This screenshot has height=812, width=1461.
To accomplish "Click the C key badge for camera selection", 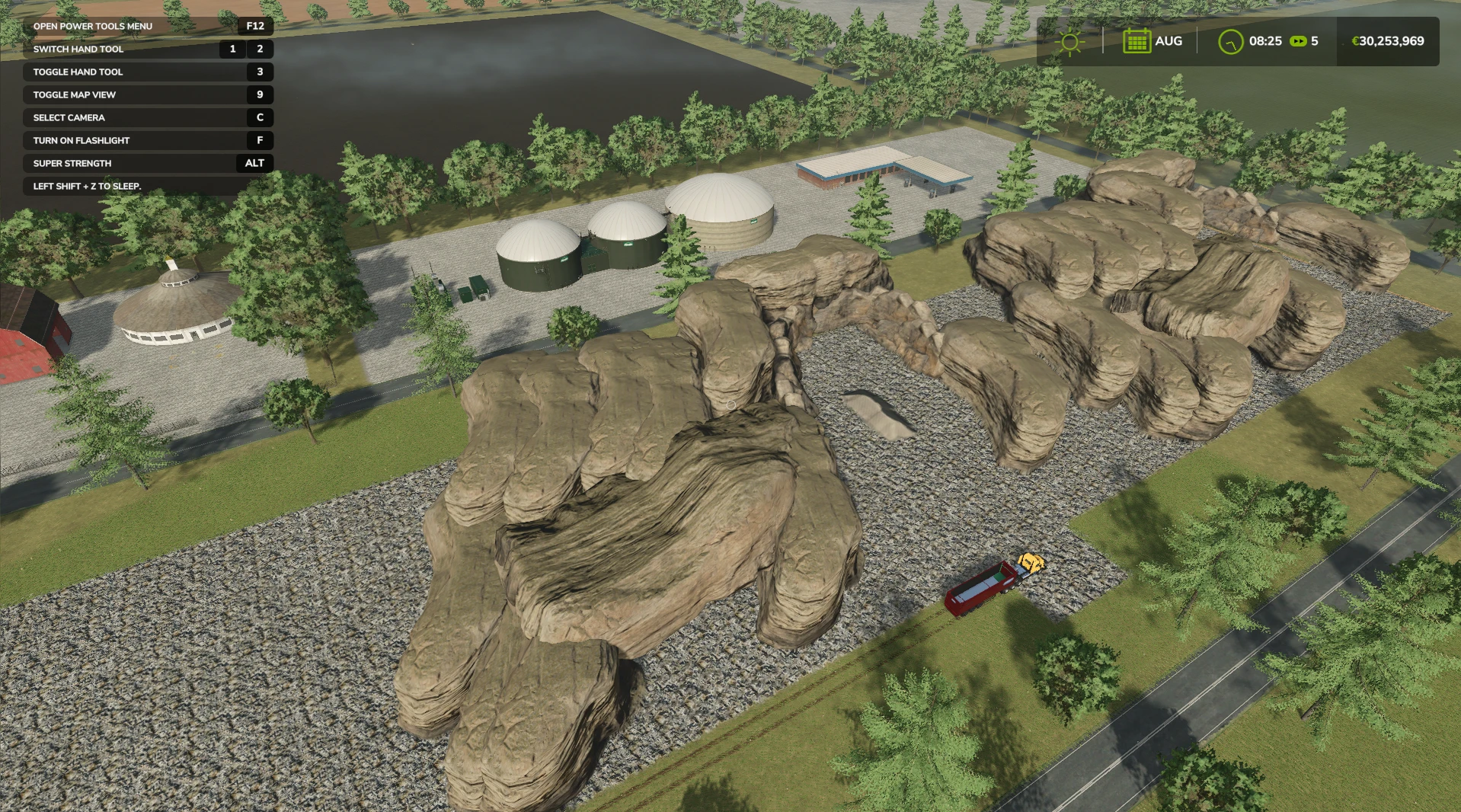I will 260,117.
